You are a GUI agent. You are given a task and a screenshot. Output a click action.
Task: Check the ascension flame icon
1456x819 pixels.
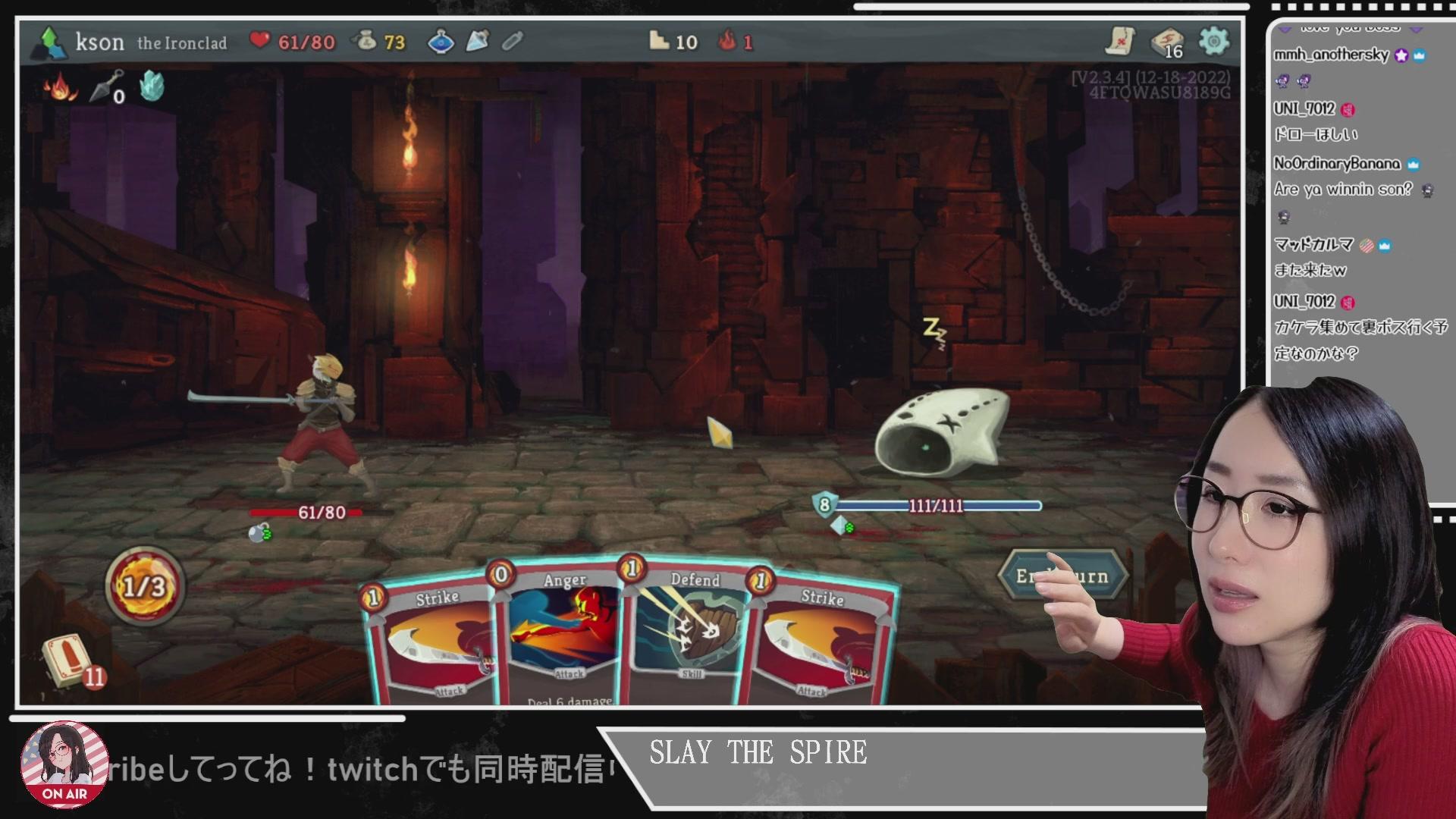pyautogui.click(x=728, y=42)
